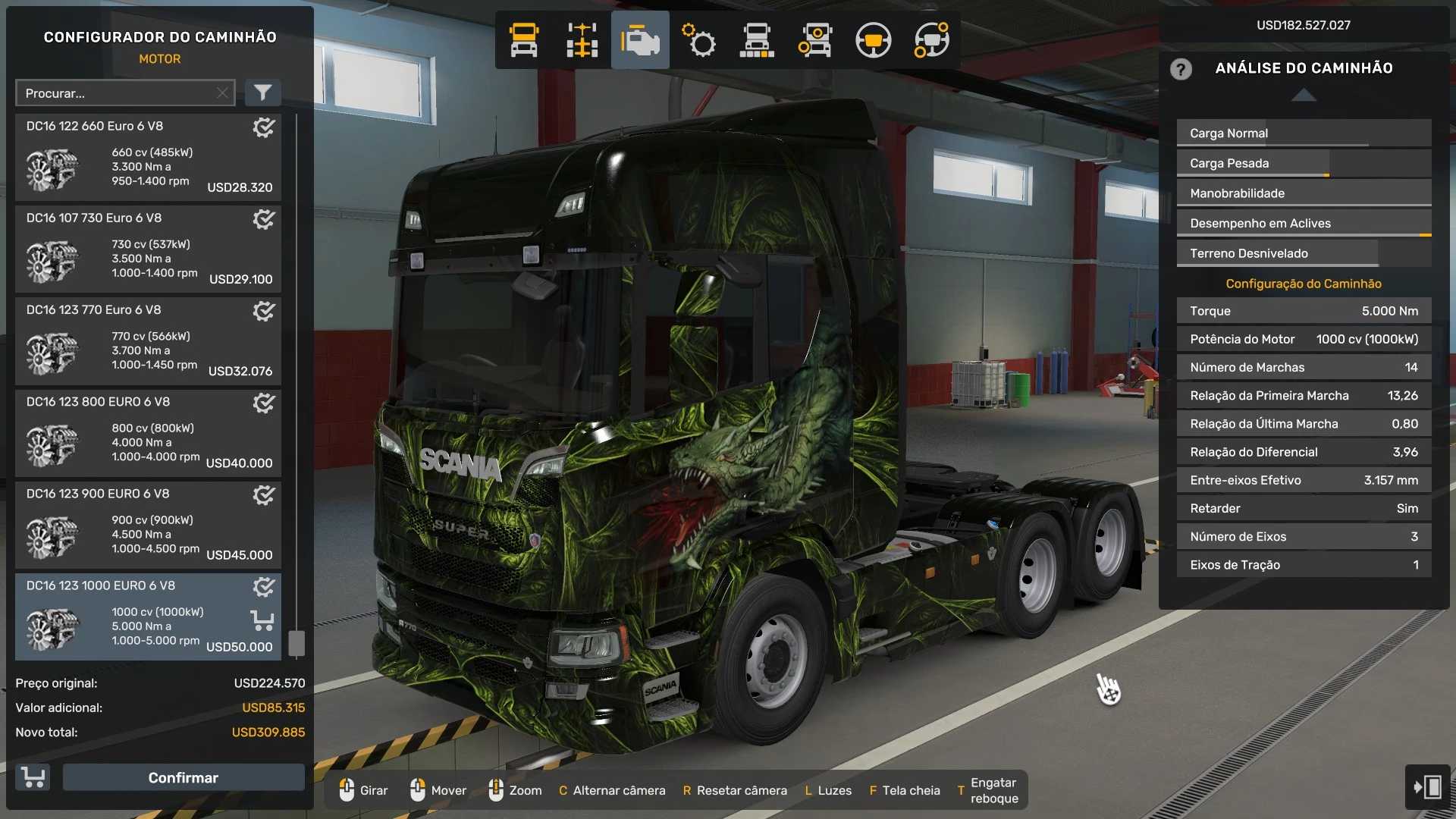
Task: Clear the search box with the X
Action: click(222, 93)
